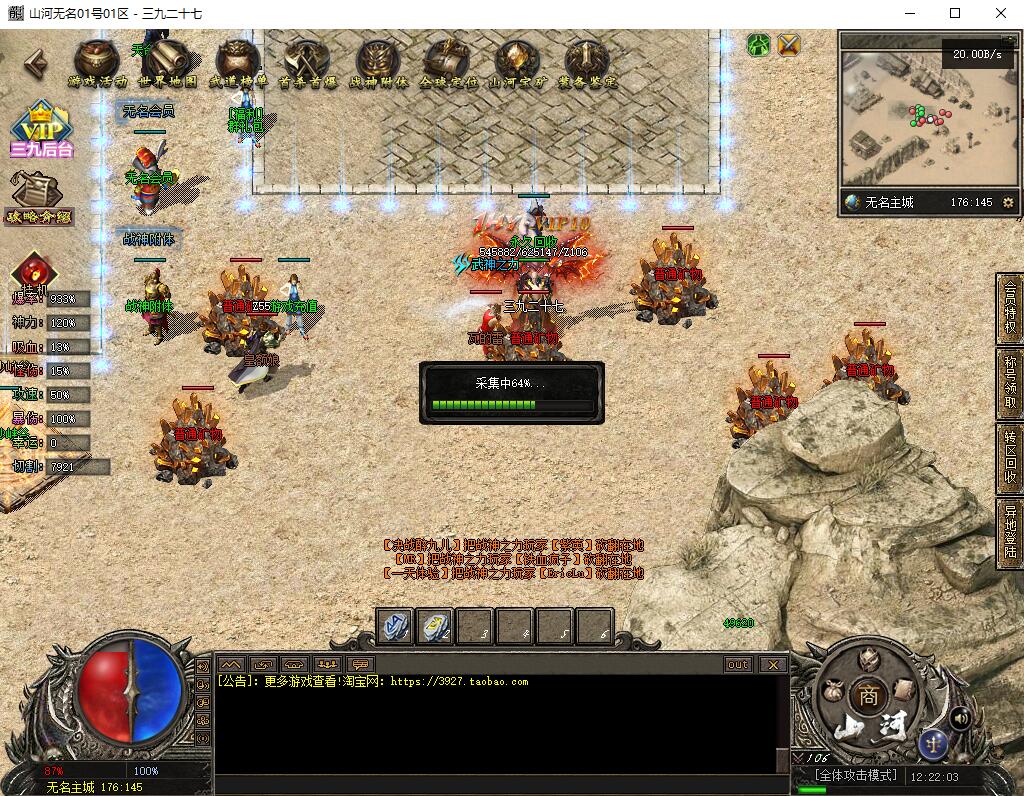
Task: Open the 称号领取 title claim tab
Action: click(x=1010, y=383)
